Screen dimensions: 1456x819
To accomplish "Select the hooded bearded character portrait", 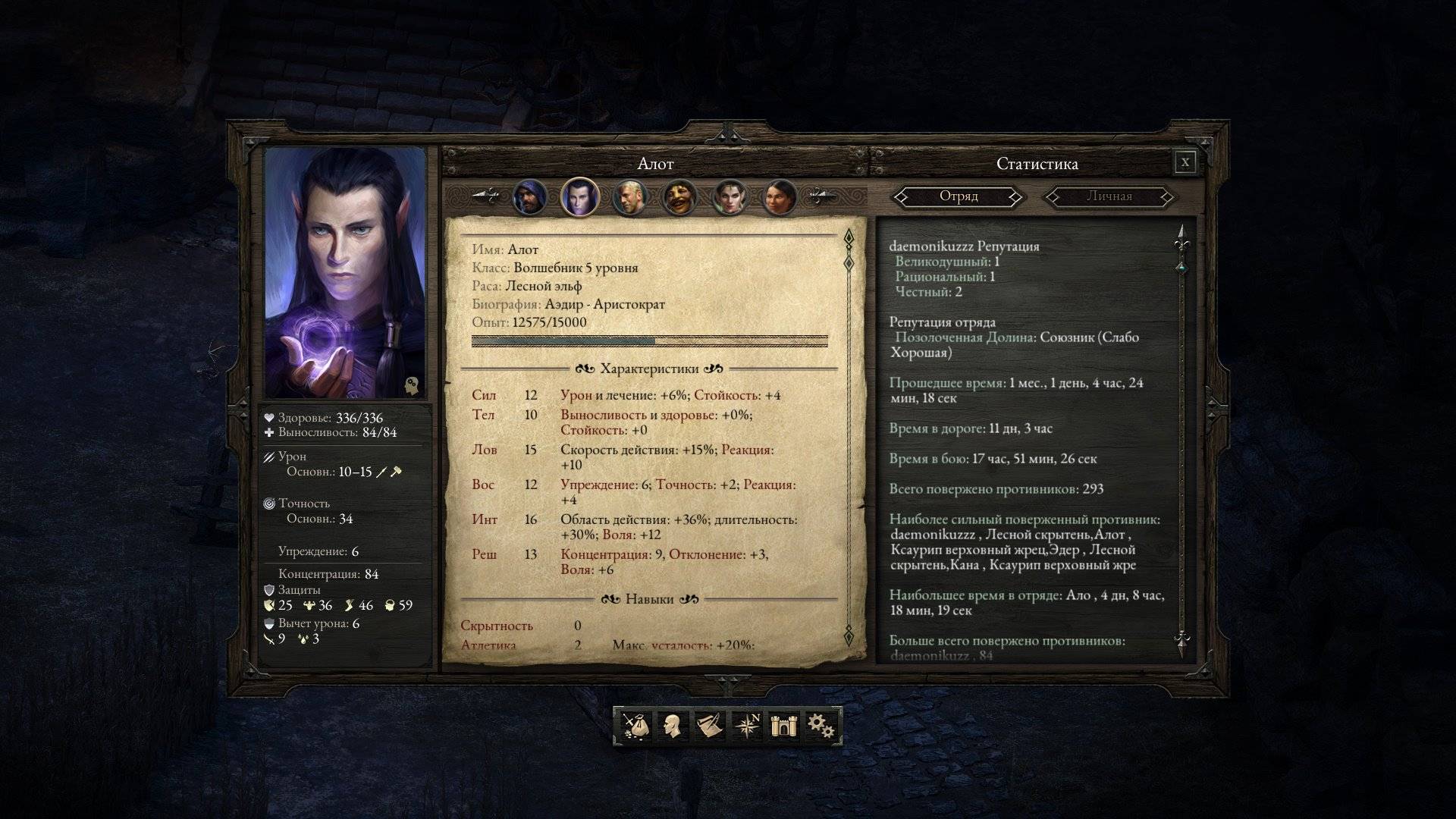I will (x=529, y=198).
